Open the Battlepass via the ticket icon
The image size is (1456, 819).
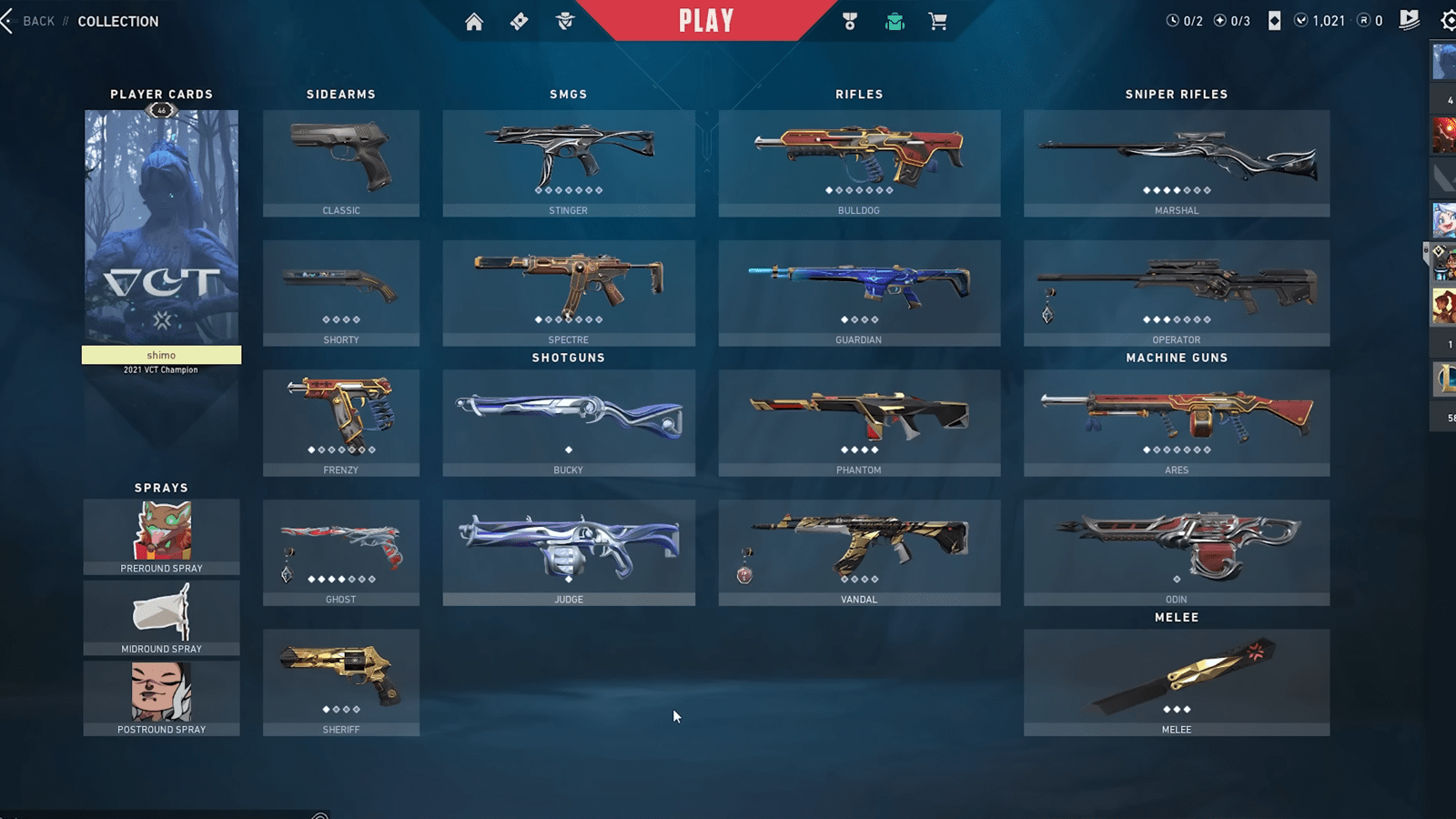tap(519, 21)
